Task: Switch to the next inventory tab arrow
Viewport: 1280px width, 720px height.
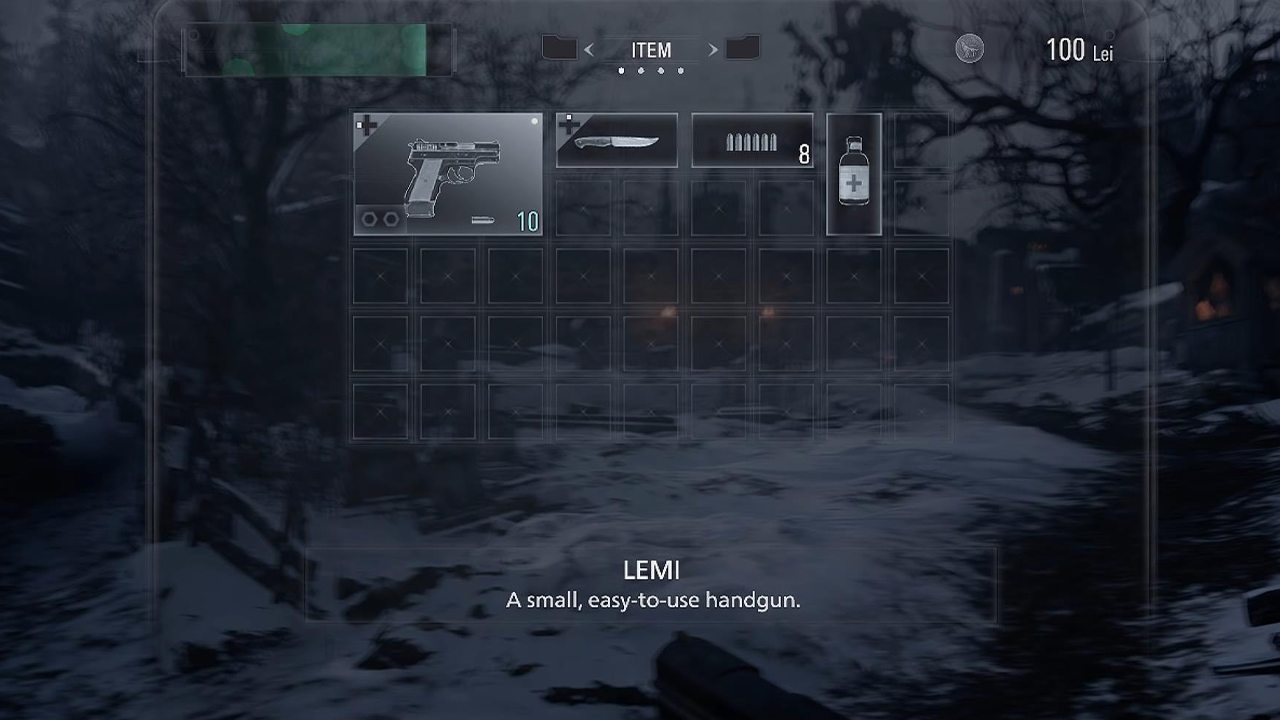Action: click(x=713, y=50)
